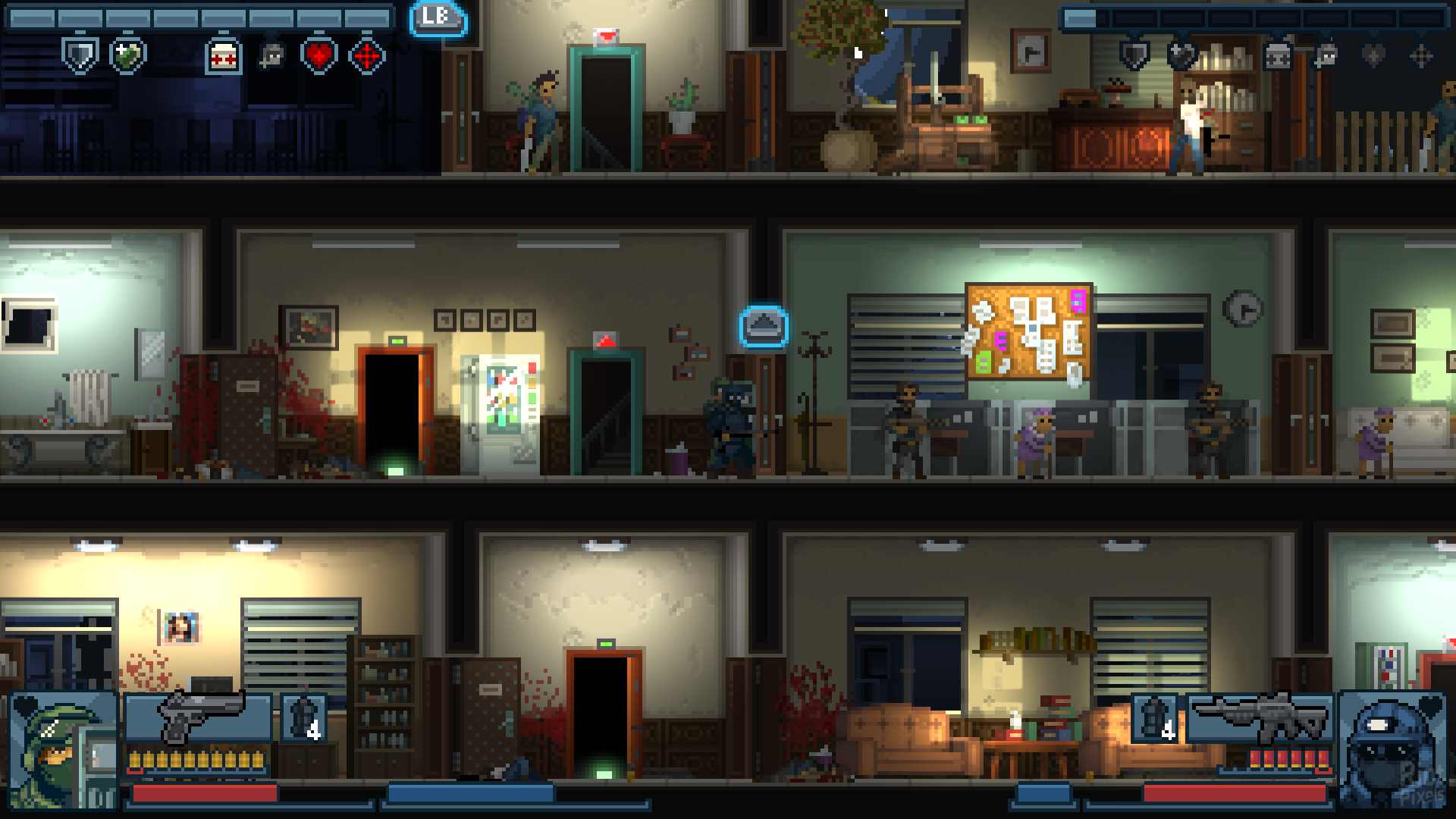Select the pistol weapon slot
Screen dimensions: 1456x819
(199, 717)
